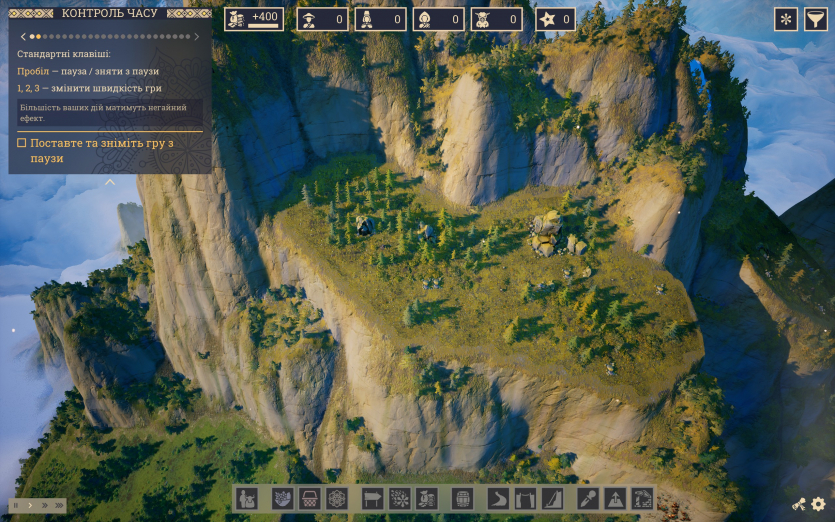835x522 pixels.
Task: Select the villager with goat build category
Action: (247, 498)
